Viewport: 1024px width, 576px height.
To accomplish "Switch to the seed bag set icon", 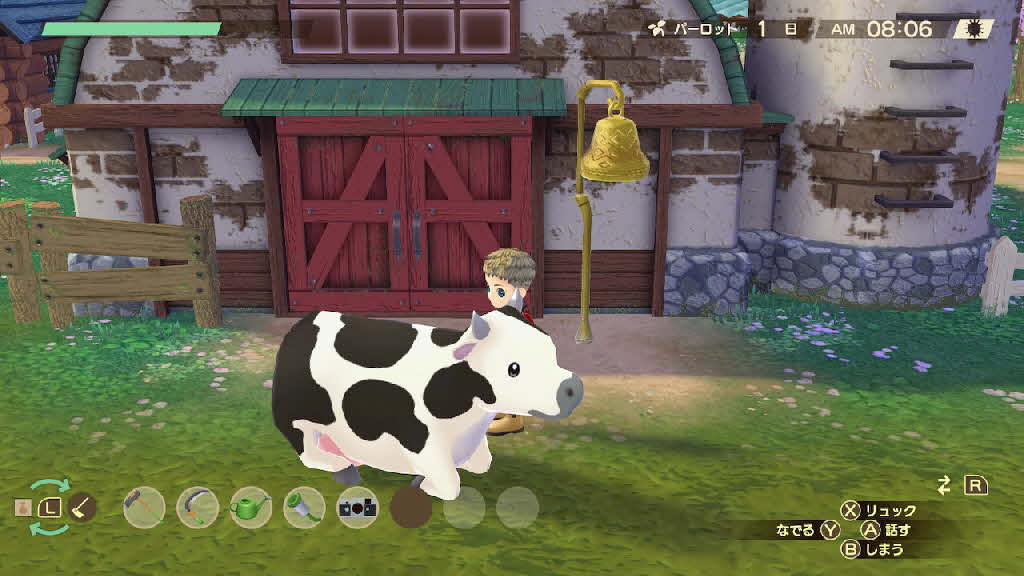I will coord(22,508).
